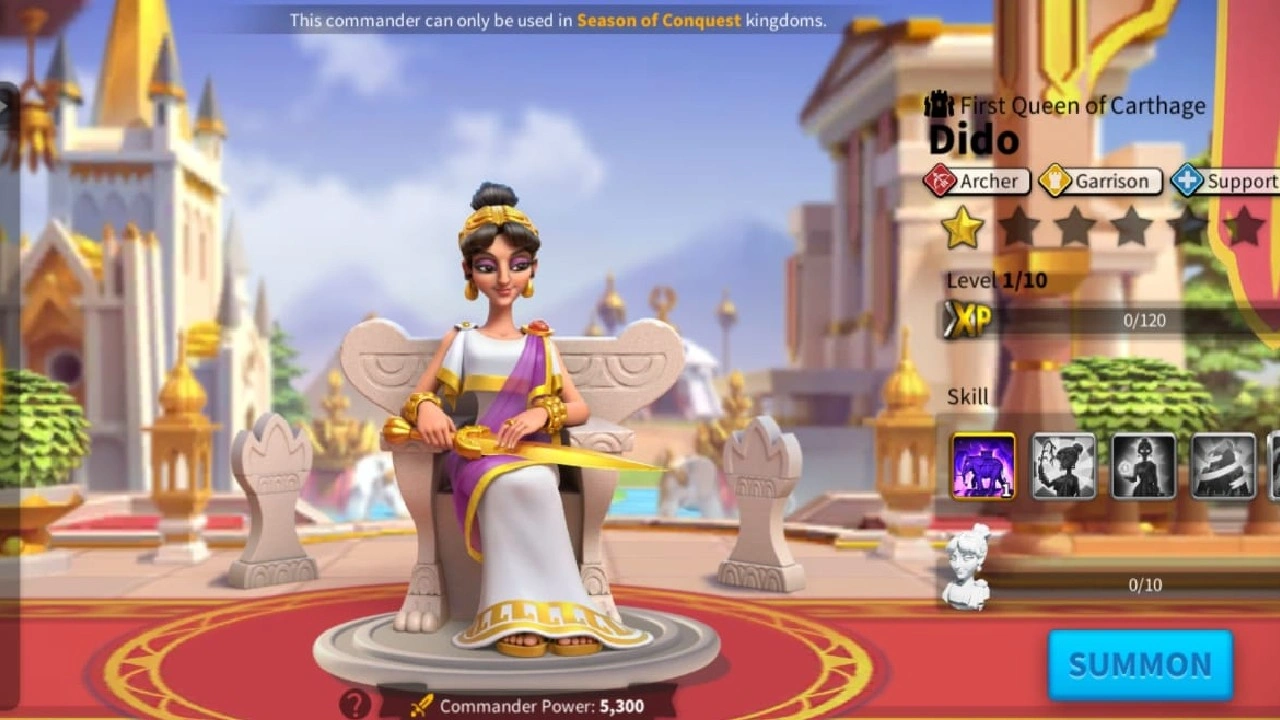Viewport: 1280px width, 720px height.
Task: Open the Season of Conquest banner link
Action: pyautogui.click(x=661, y=17)
